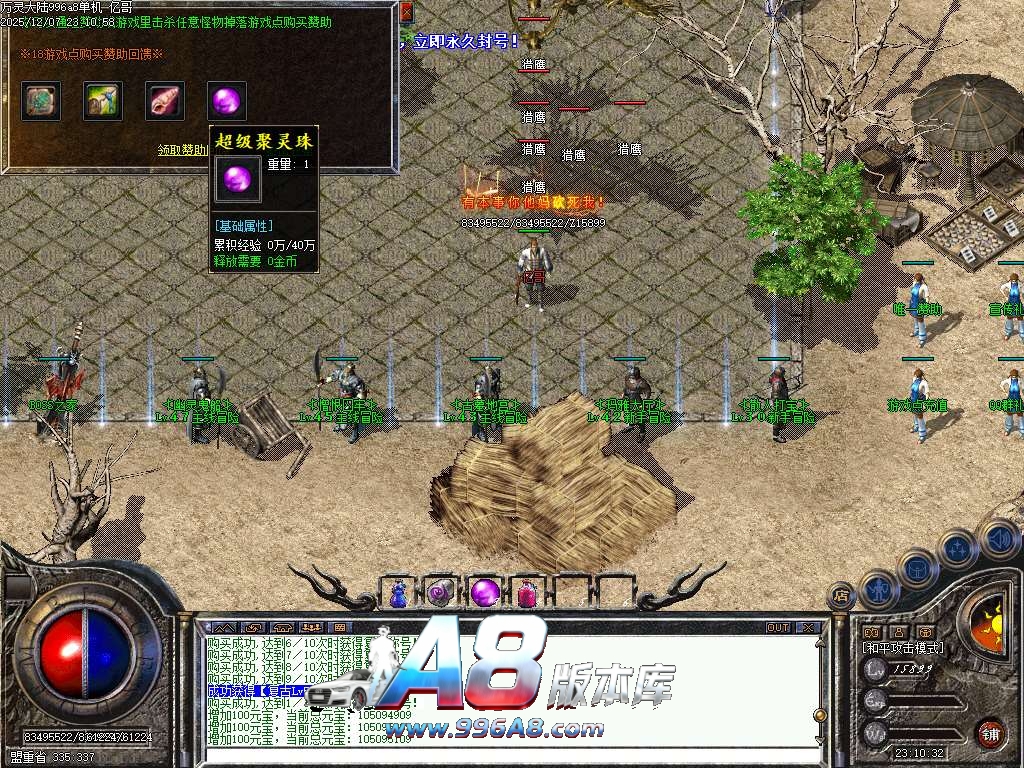Select the green scroll reward item
The height and width of the screenshot is (768, 1024).
tap(41, 101)
